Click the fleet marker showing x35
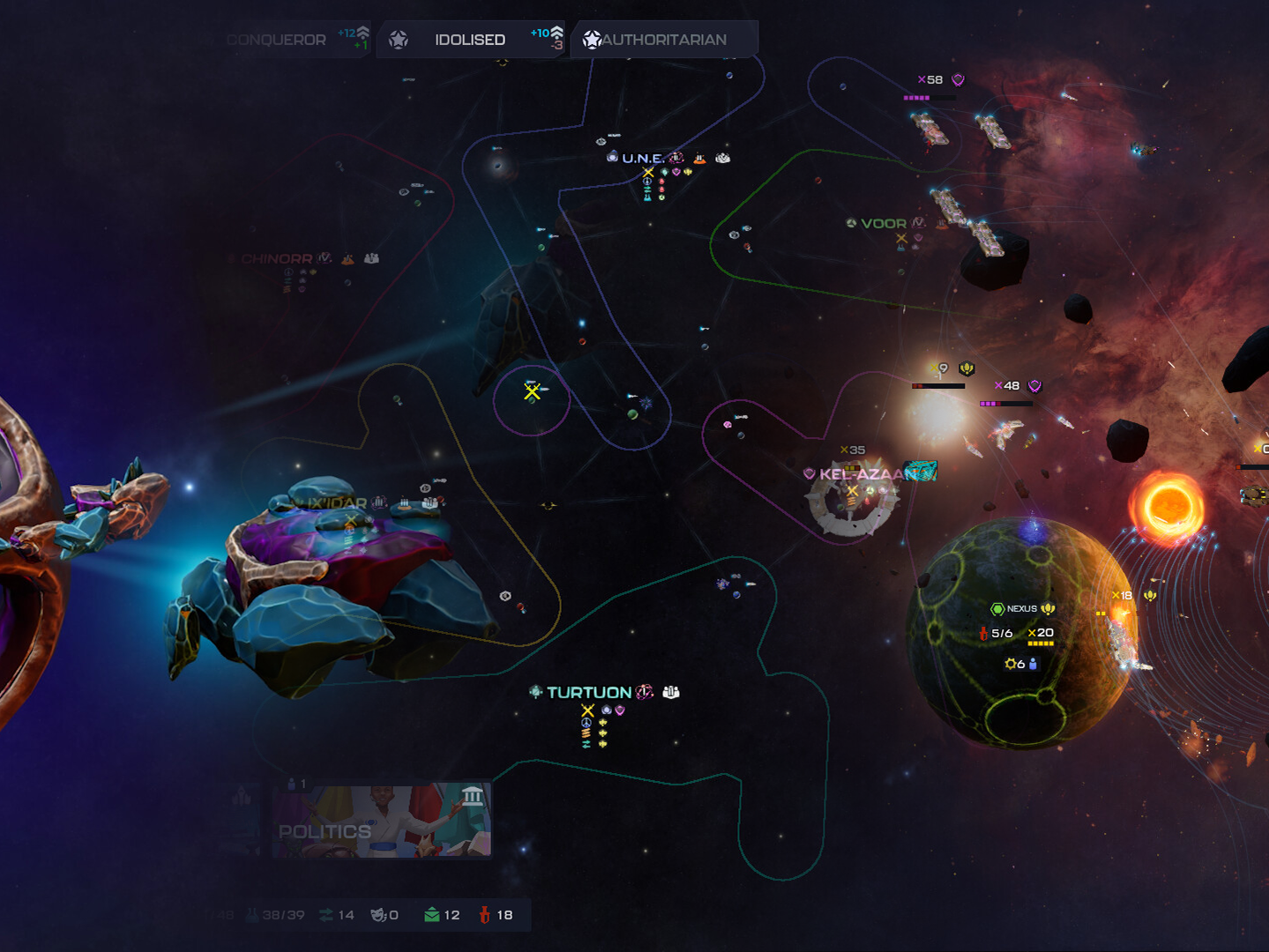The height and width of the screenshot is (952, 1269). pos(853,450)
